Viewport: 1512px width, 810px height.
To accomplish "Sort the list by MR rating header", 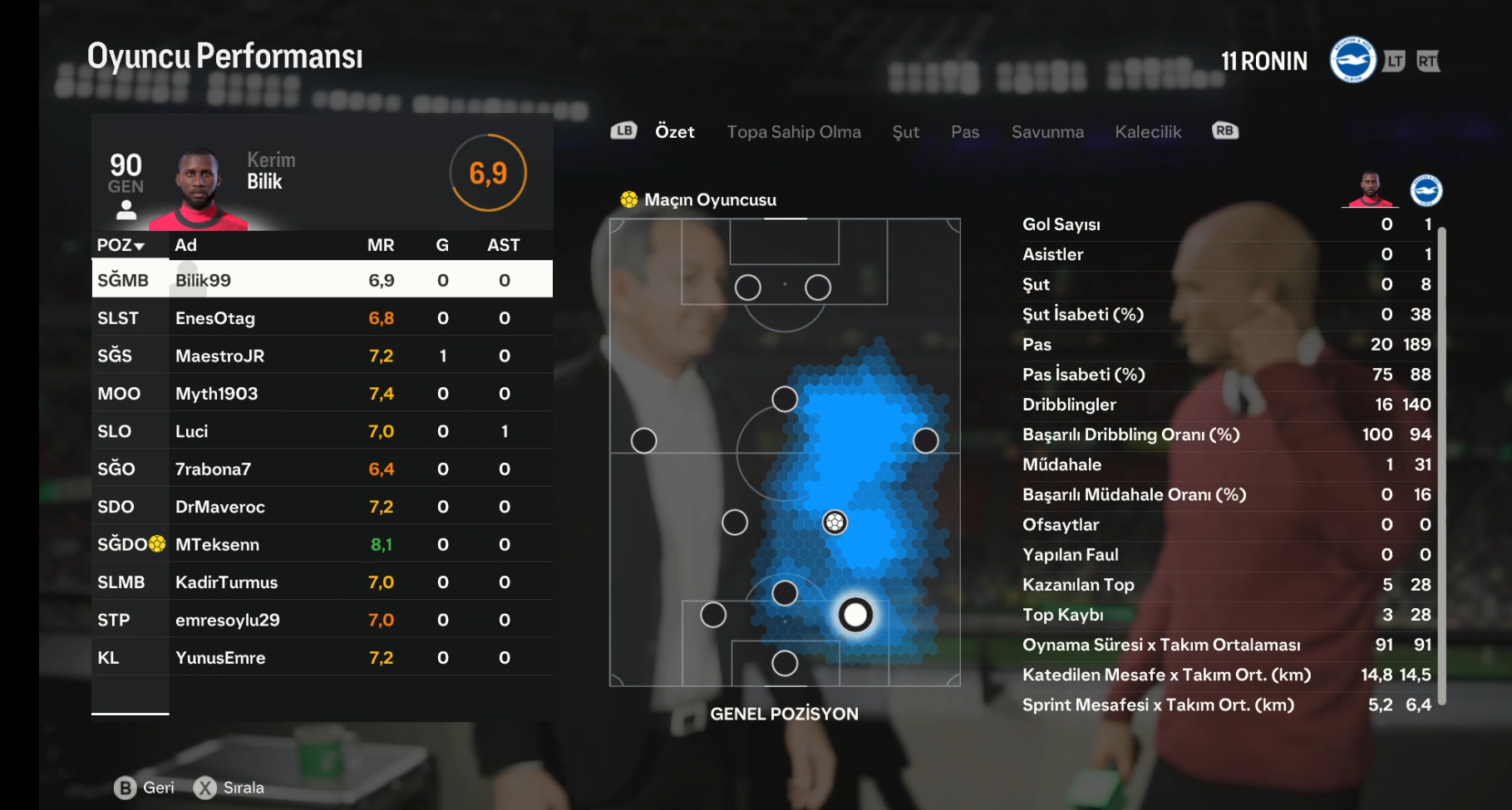I will coord(381,245).
